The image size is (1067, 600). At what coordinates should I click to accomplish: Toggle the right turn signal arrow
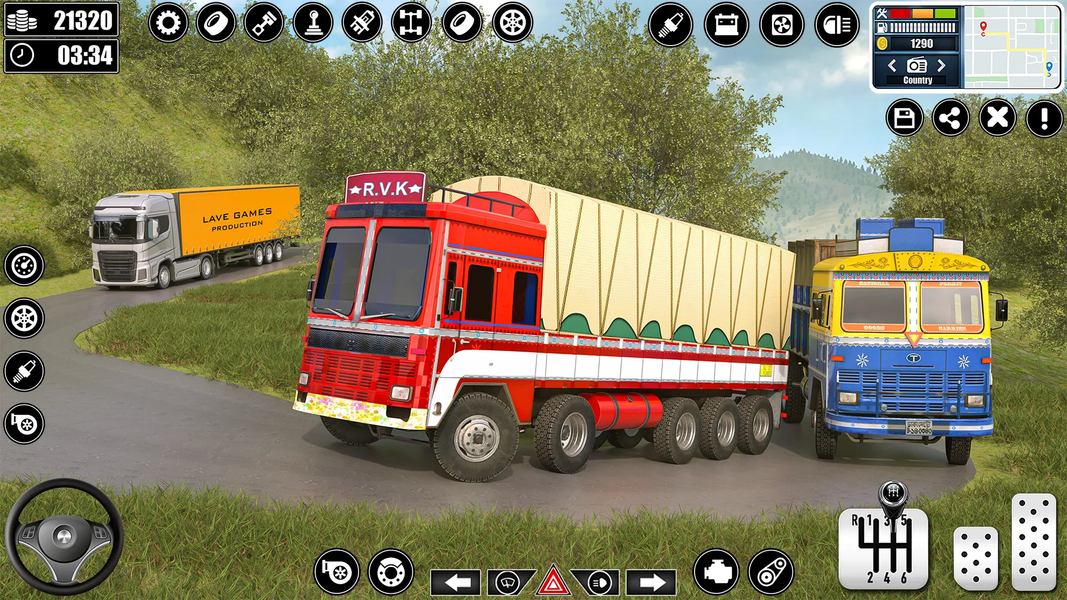[651, 582]
